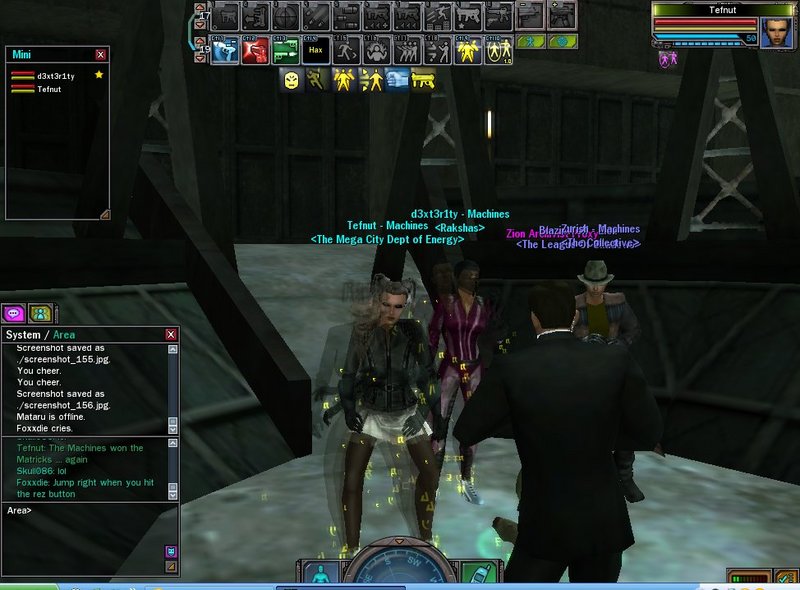Select Tefnut in the team list
Viewport: 800px width, 590px height.
(x=49, y=89)
